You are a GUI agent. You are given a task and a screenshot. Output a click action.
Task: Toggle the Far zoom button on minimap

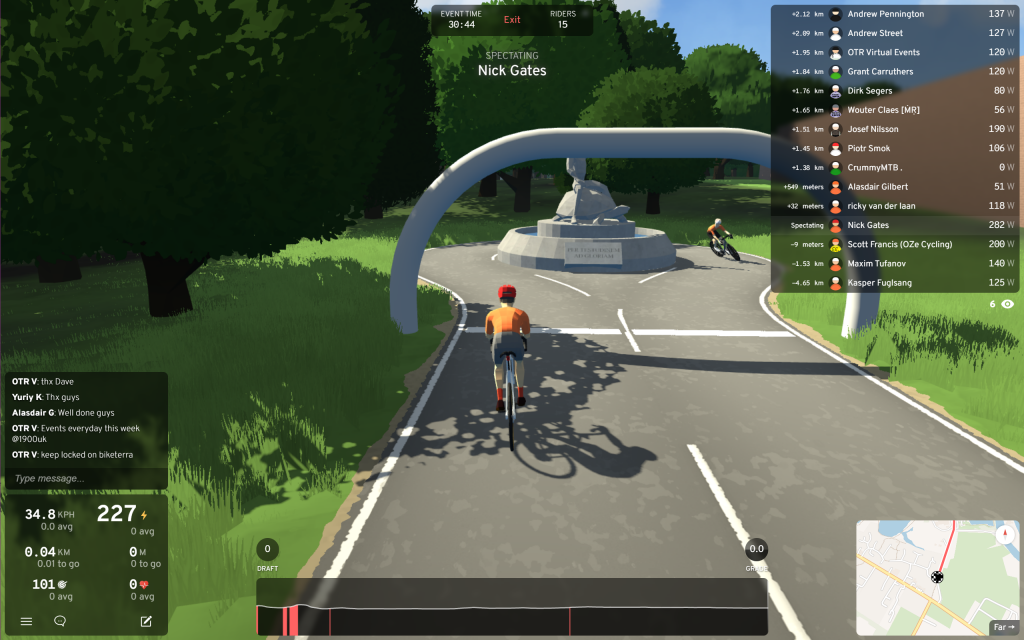[x=1002, y=627]
